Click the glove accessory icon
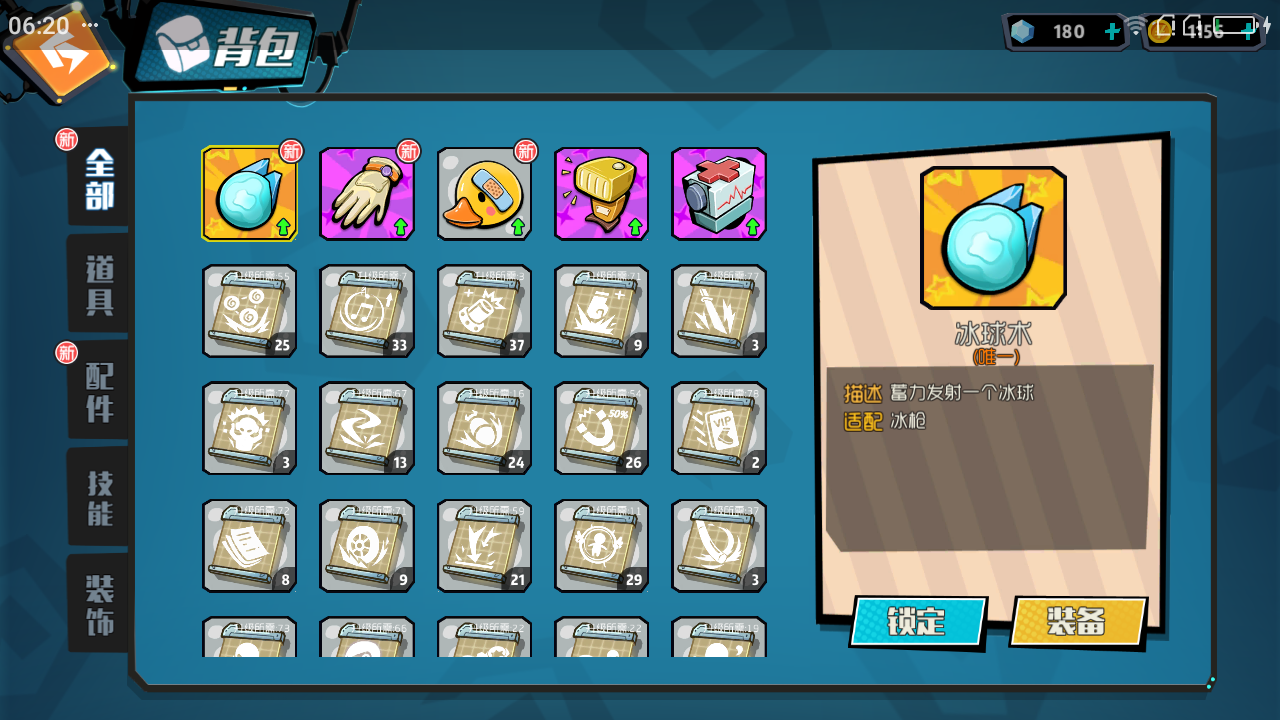1280x720 pixels. click(x=366, y=194)
